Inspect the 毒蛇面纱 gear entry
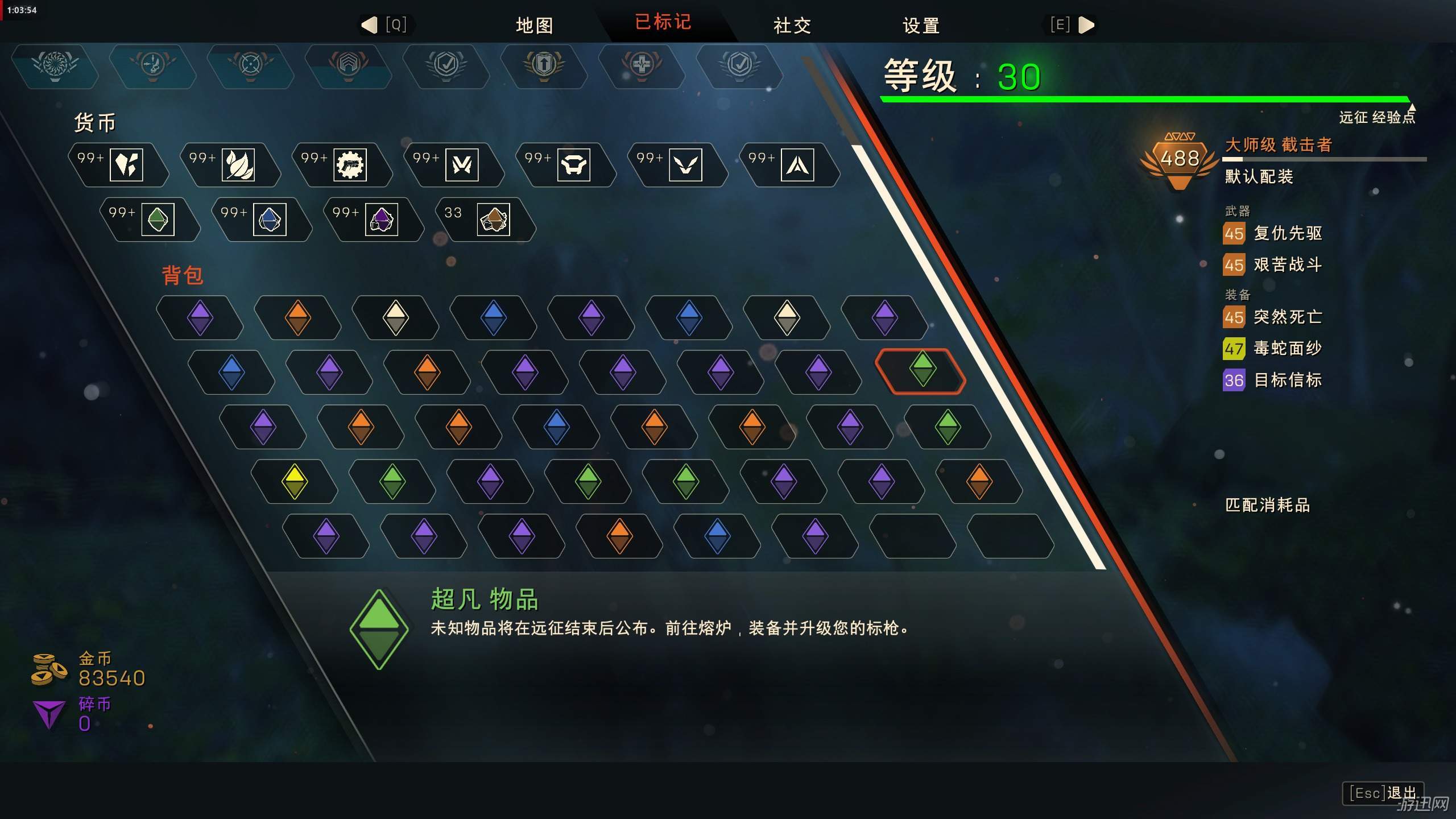1456x819 pixels. (x=1287, y=348)
